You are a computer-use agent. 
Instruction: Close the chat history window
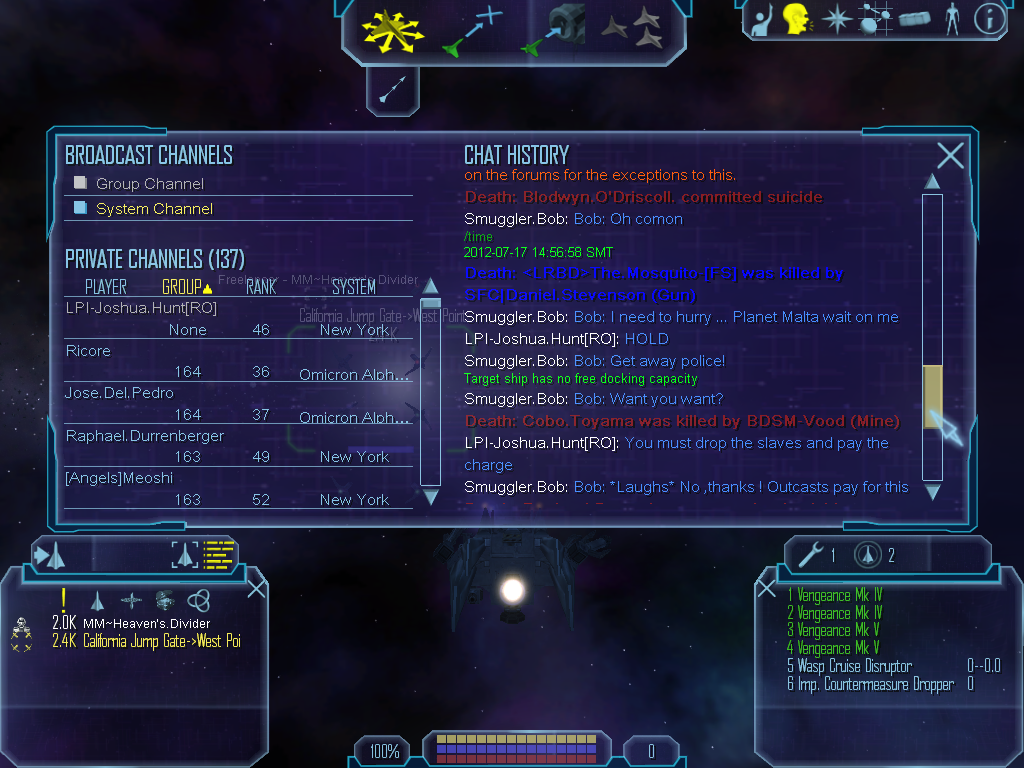[x=950, y=155]
